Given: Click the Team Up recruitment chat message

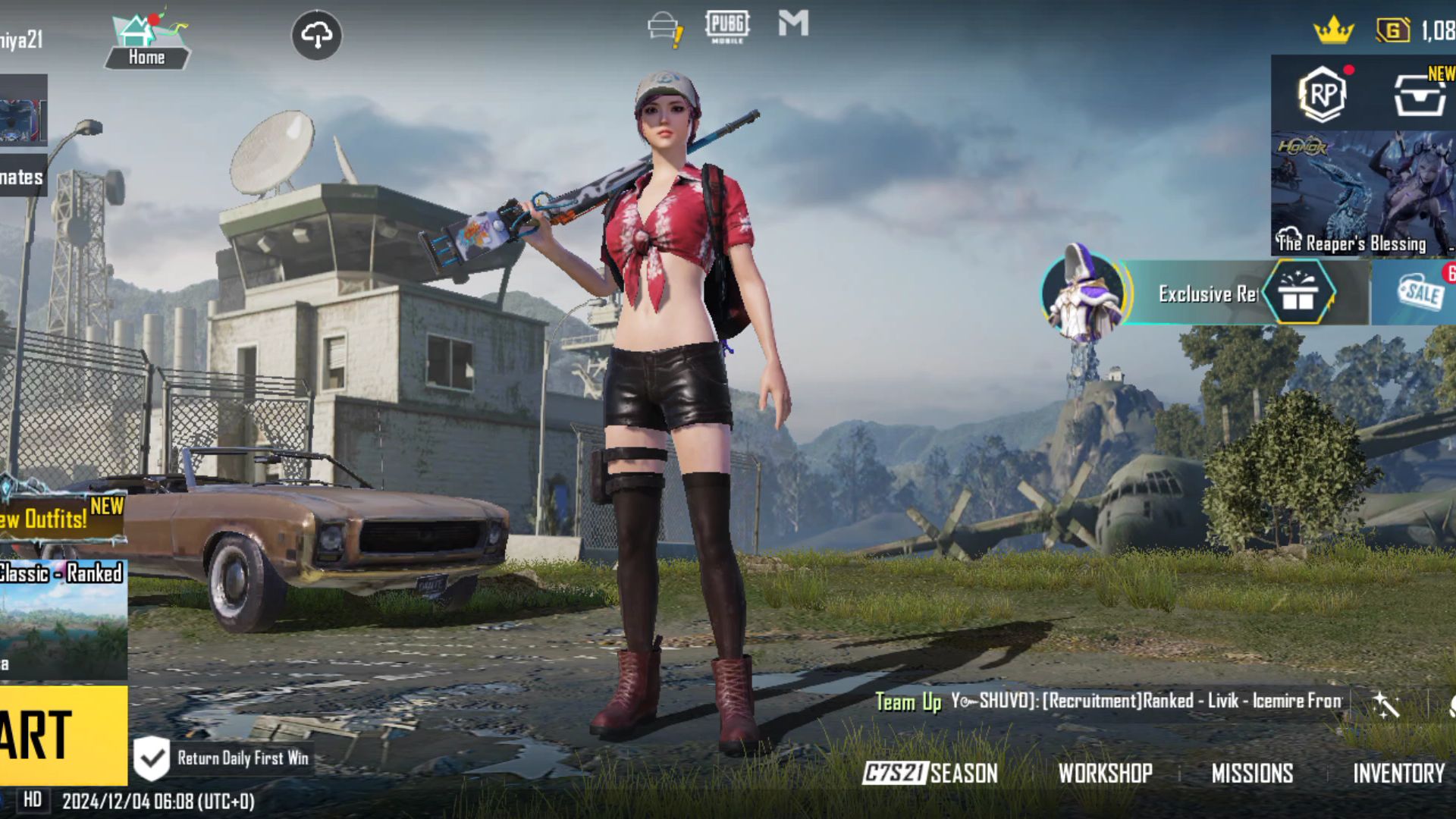Looking at the screenshot, I should coord(1109,701).
